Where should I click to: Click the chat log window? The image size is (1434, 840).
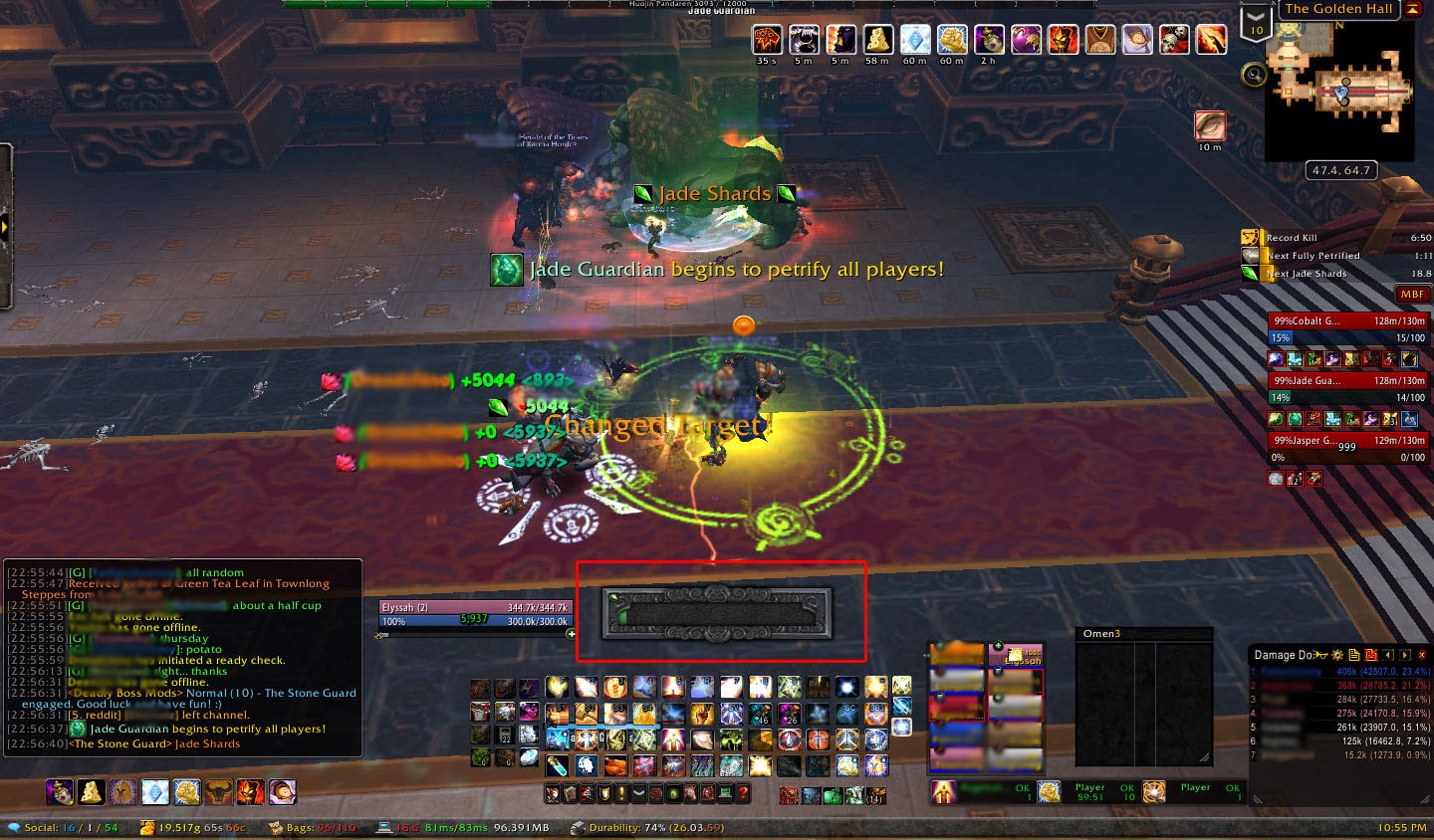[x=183, y=657]
